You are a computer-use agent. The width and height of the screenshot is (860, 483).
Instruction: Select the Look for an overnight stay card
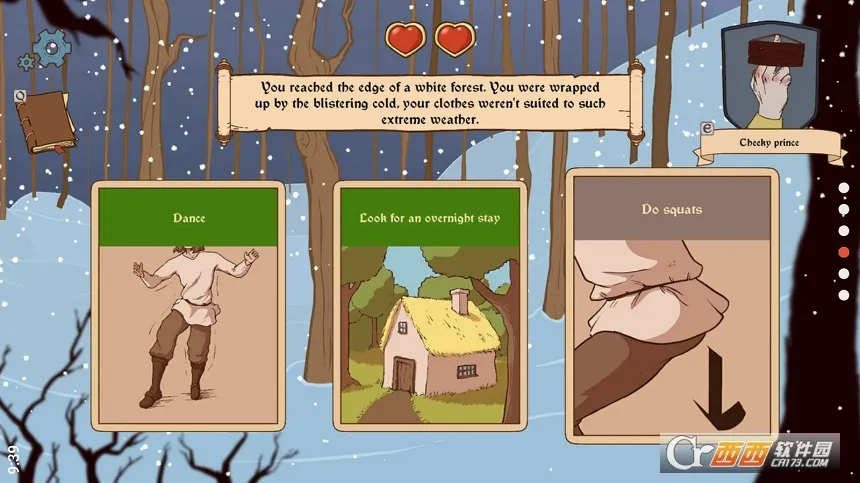(429, 305)
